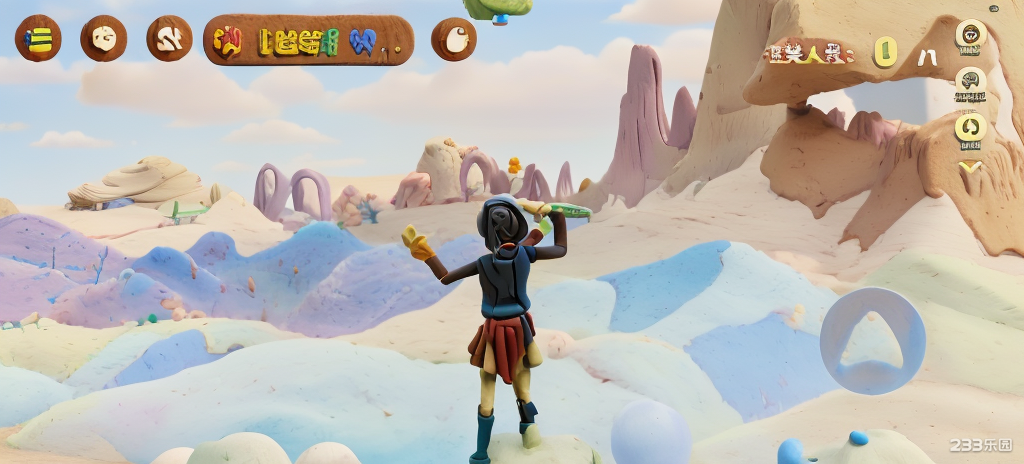Select the middle yellow round icon with dark emblem
Image resolution: width=1024 pixels, height=464 pixels.
click(x=970, y=80)
